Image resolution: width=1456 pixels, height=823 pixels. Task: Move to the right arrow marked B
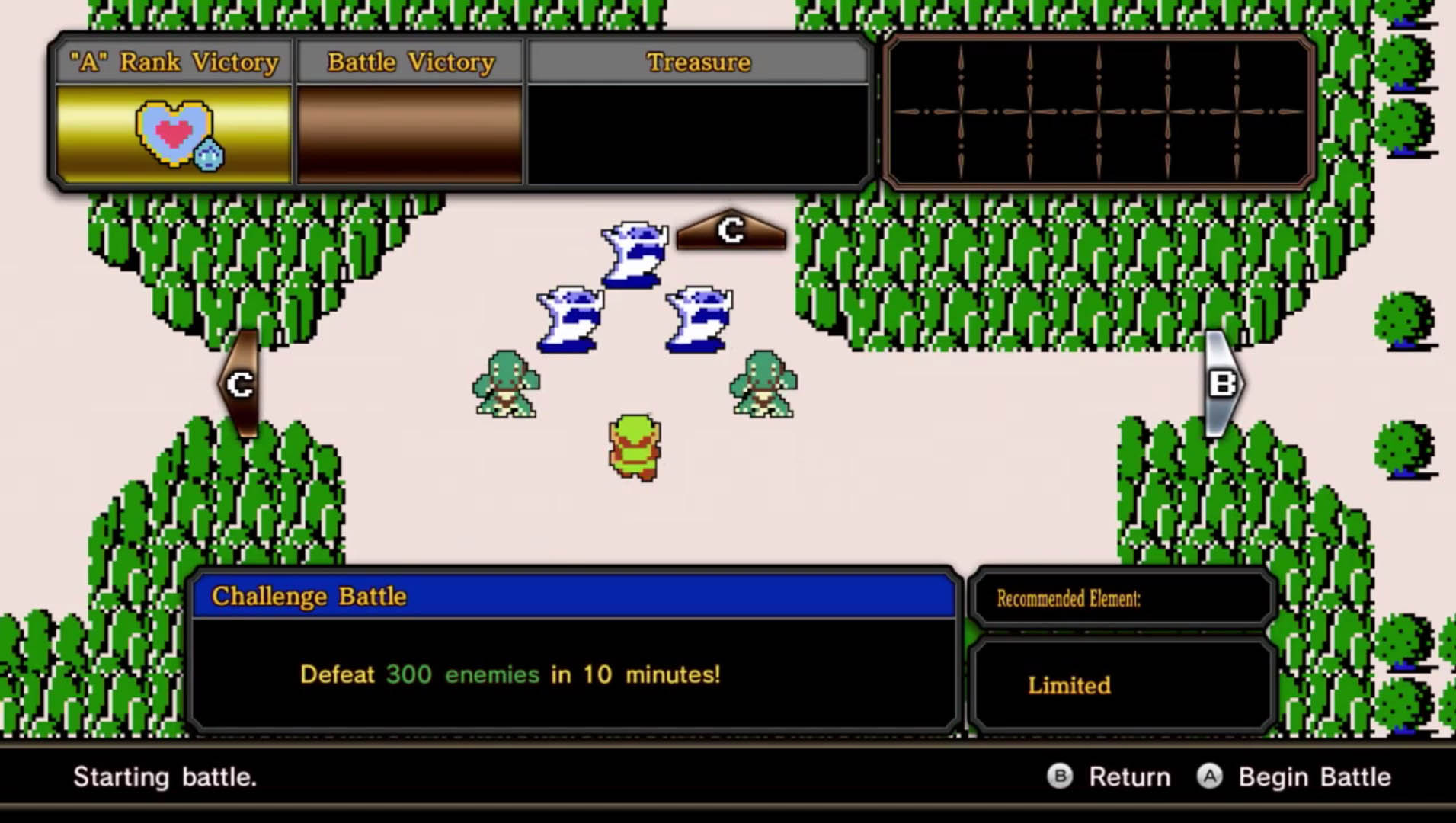[x=1222, y=383]
